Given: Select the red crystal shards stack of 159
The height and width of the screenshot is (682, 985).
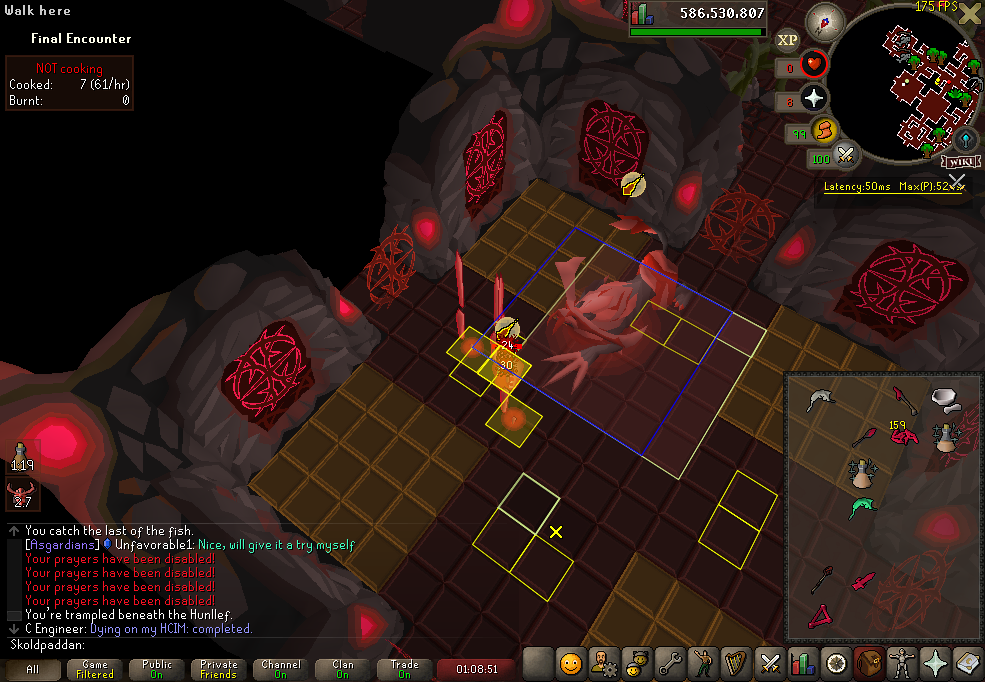Looking at the screenshot, I should [x=904, y=435].
